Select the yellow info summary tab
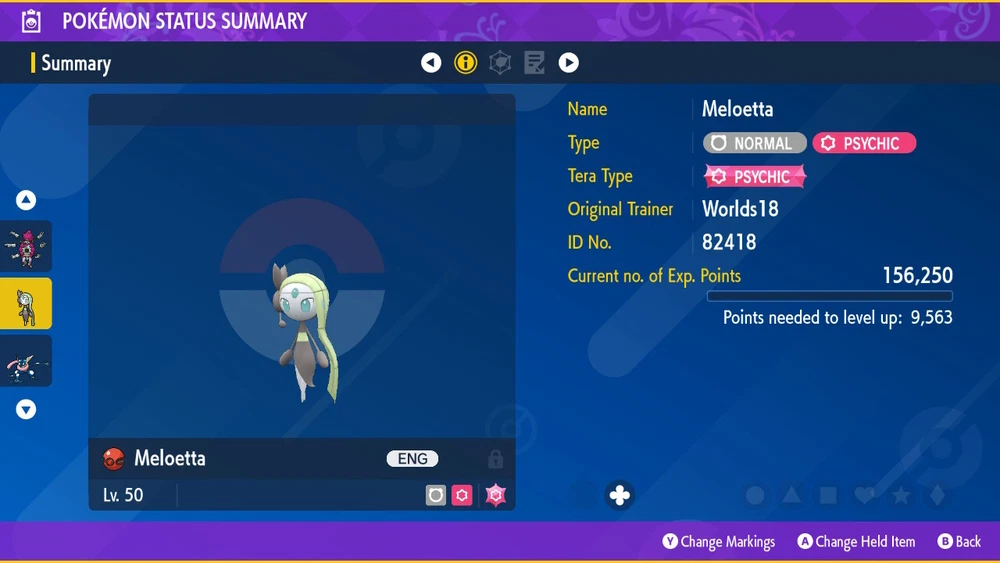1000x563 pixels. [x=465, y=63]
